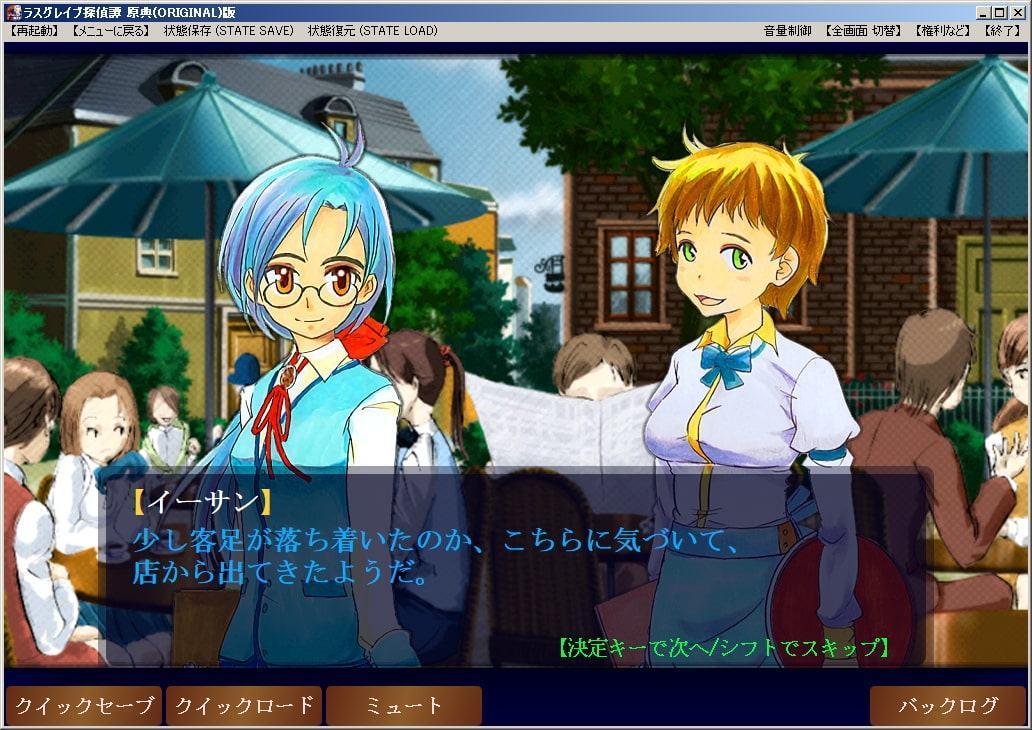Open the 音量制御 volume control

pos(788,31)
